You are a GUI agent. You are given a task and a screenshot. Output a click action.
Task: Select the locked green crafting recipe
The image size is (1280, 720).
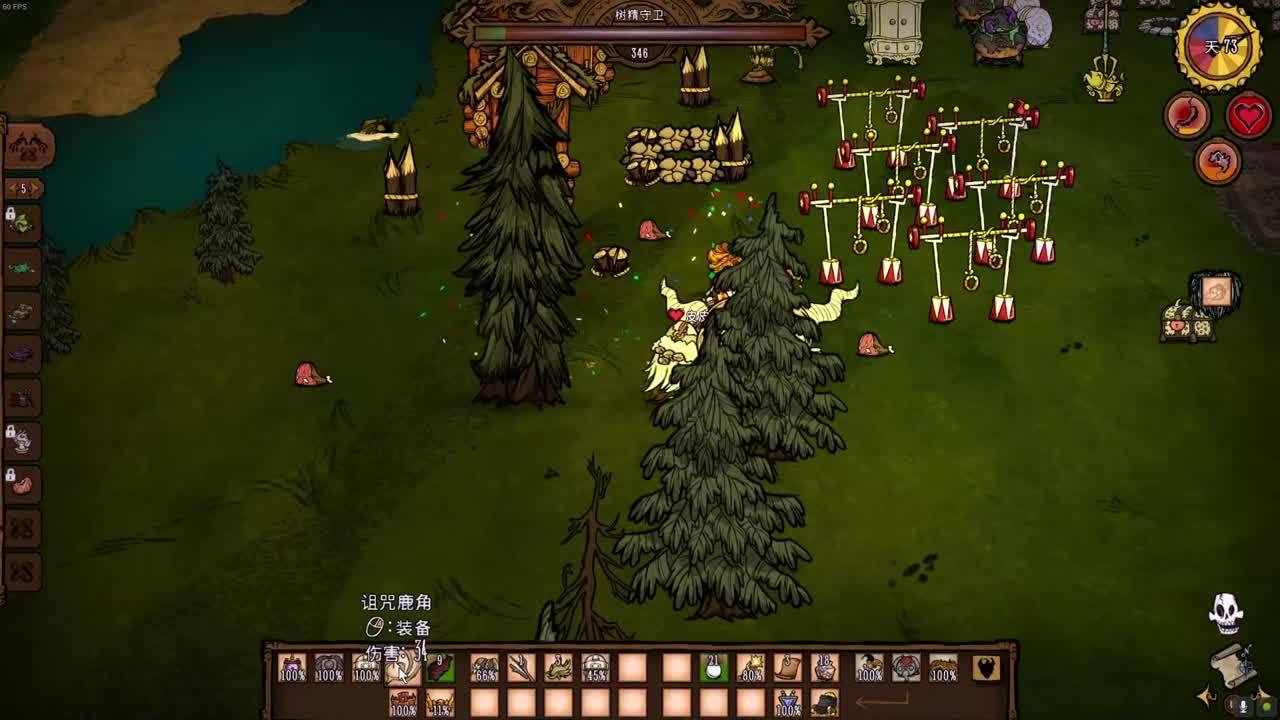tap(22, 224)
